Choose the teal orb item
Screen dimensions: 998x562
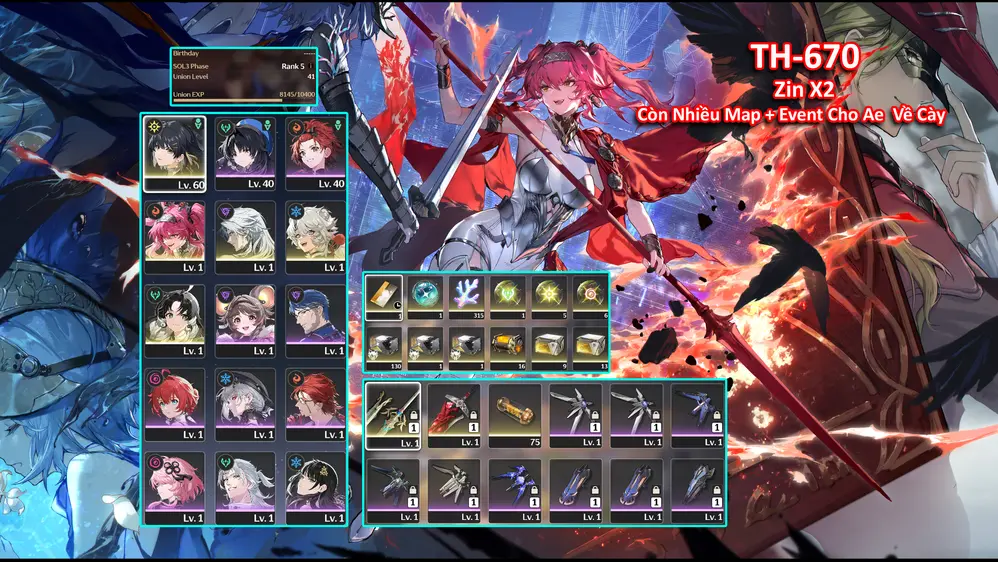click(x=425, y=296)
